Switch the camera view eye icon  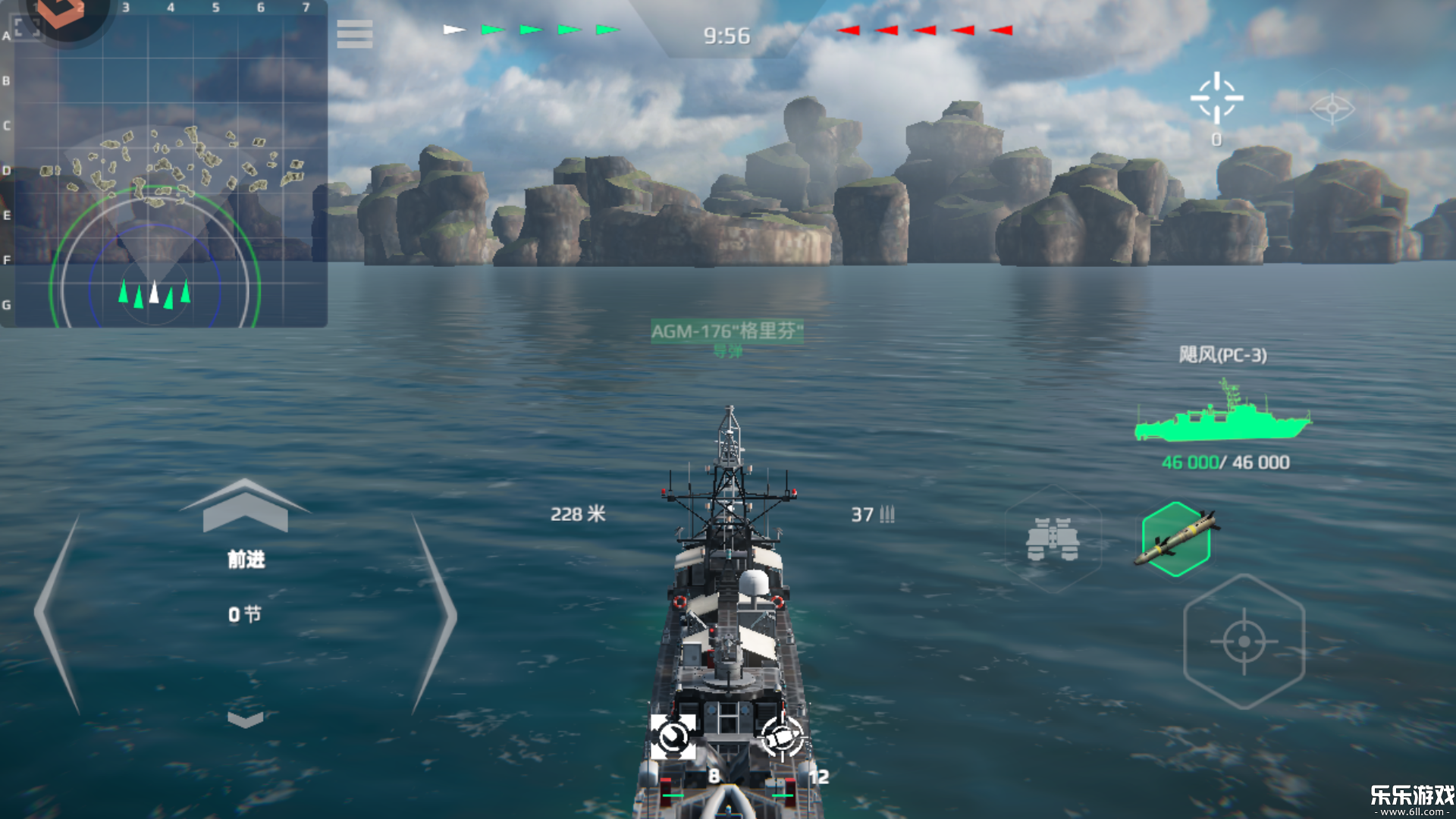(x=1332, y=108)
